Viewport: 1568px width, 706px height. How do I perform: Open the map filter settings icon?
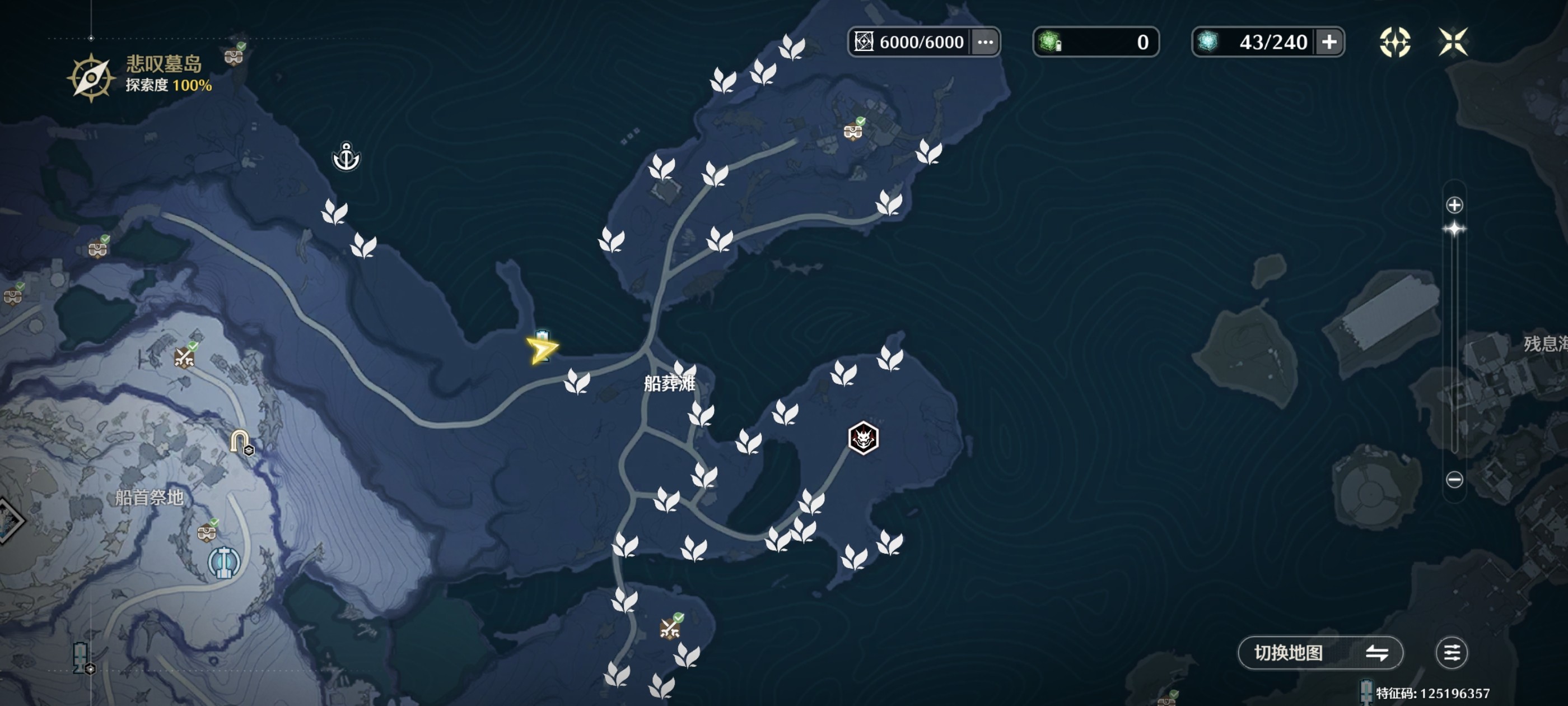1451,653
